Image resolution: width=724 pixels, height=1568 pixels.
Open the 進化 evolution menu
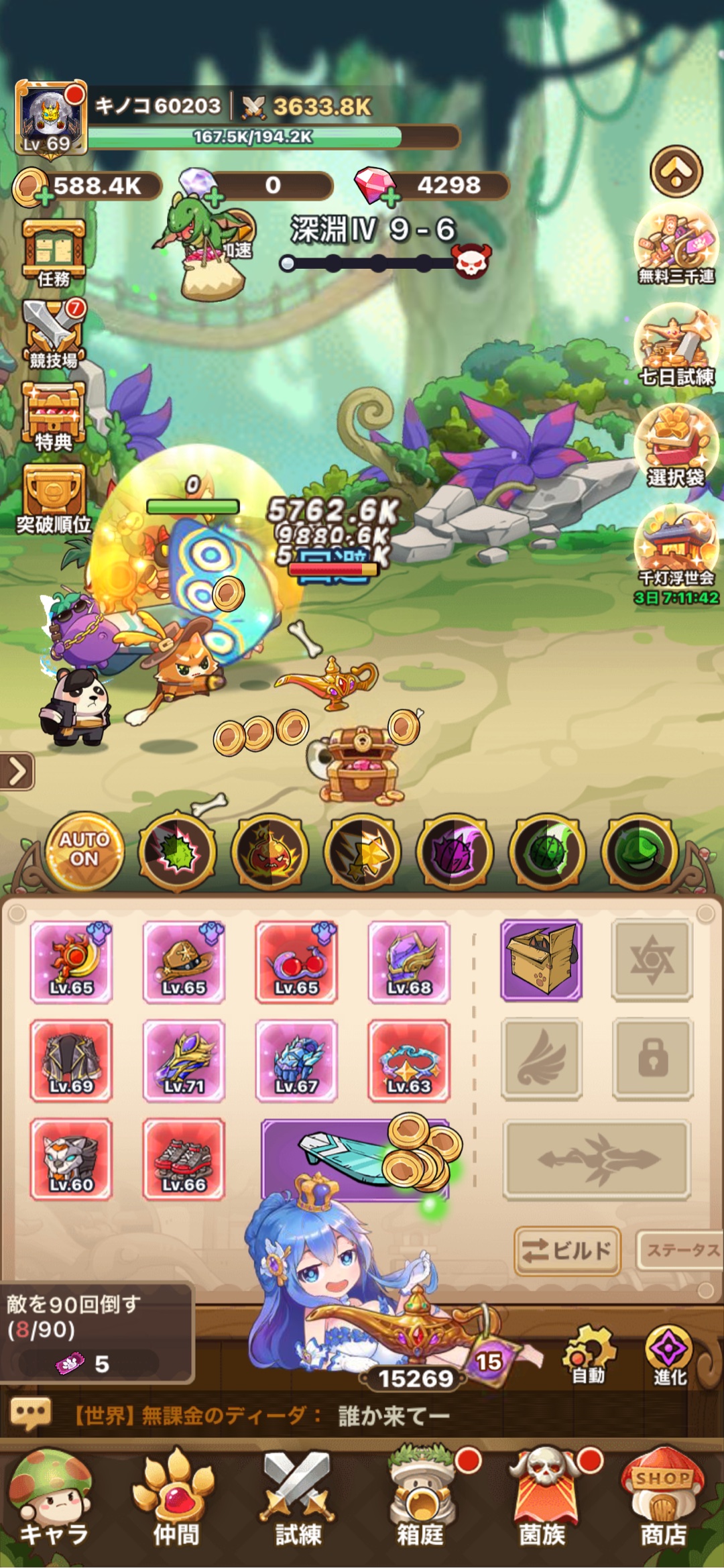click(669, 1355)
